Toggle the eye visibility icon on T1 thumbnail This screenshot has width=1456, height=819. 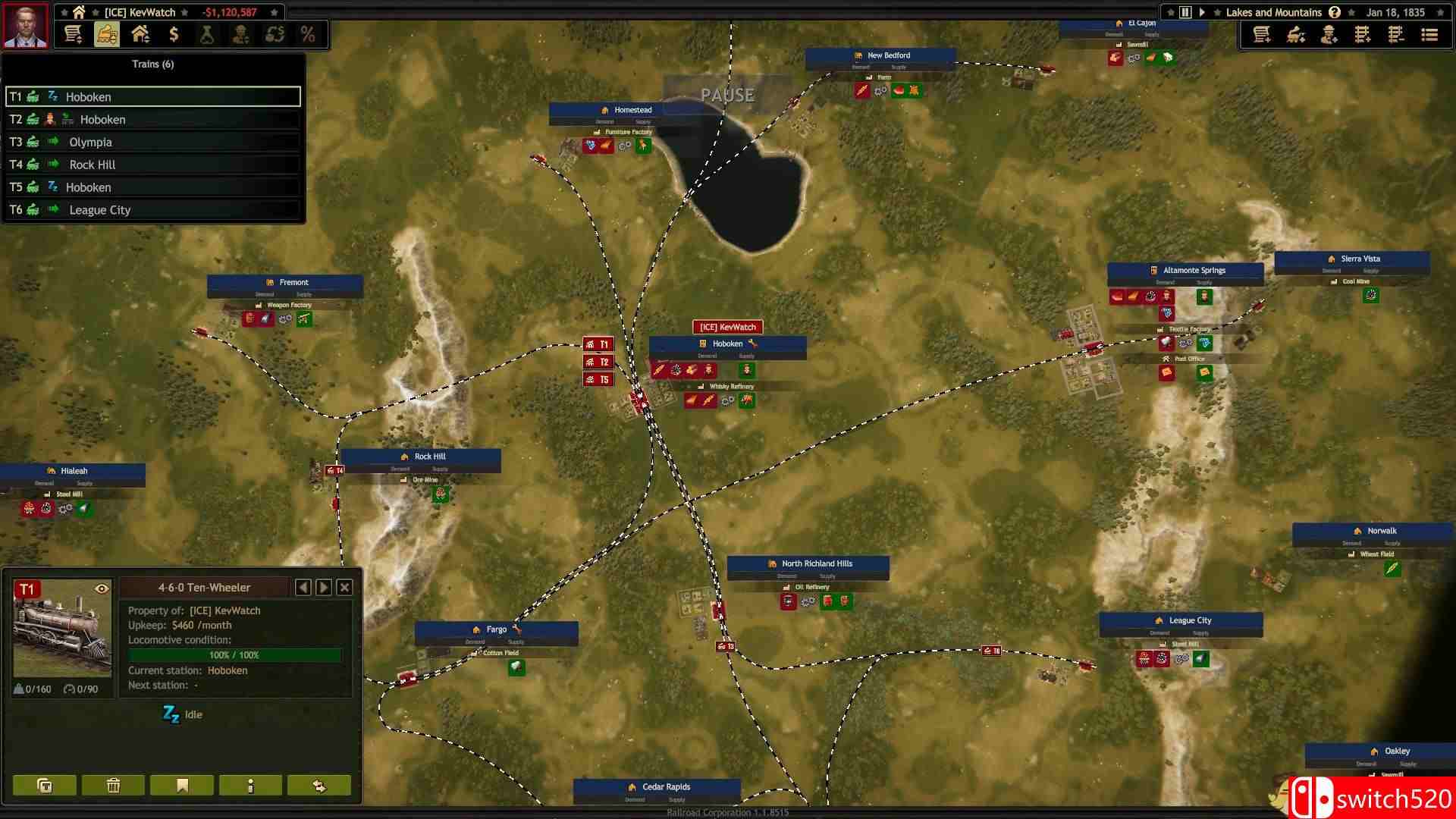[103, 587]
